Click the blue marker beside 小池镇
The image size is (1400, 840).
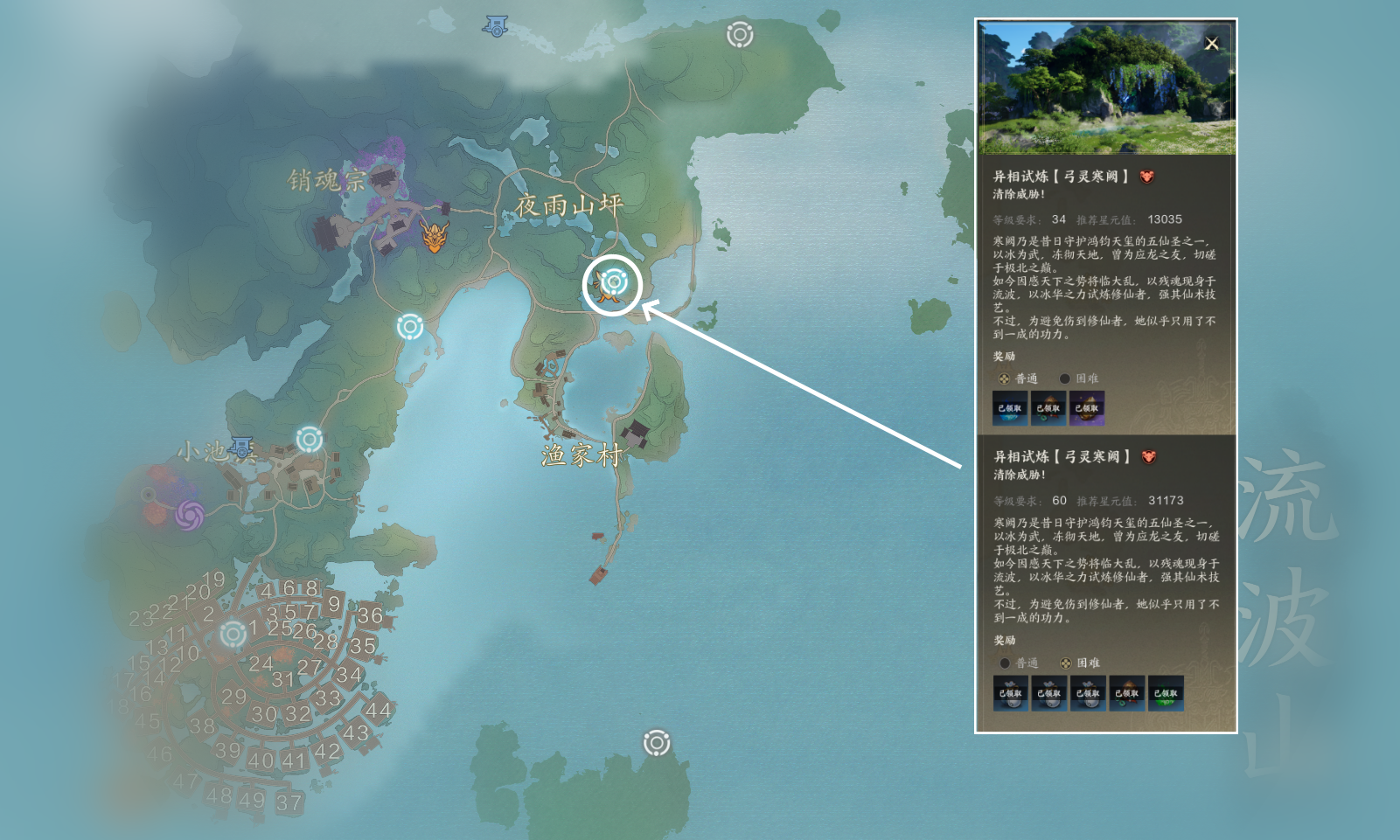(x=241, y=448)
